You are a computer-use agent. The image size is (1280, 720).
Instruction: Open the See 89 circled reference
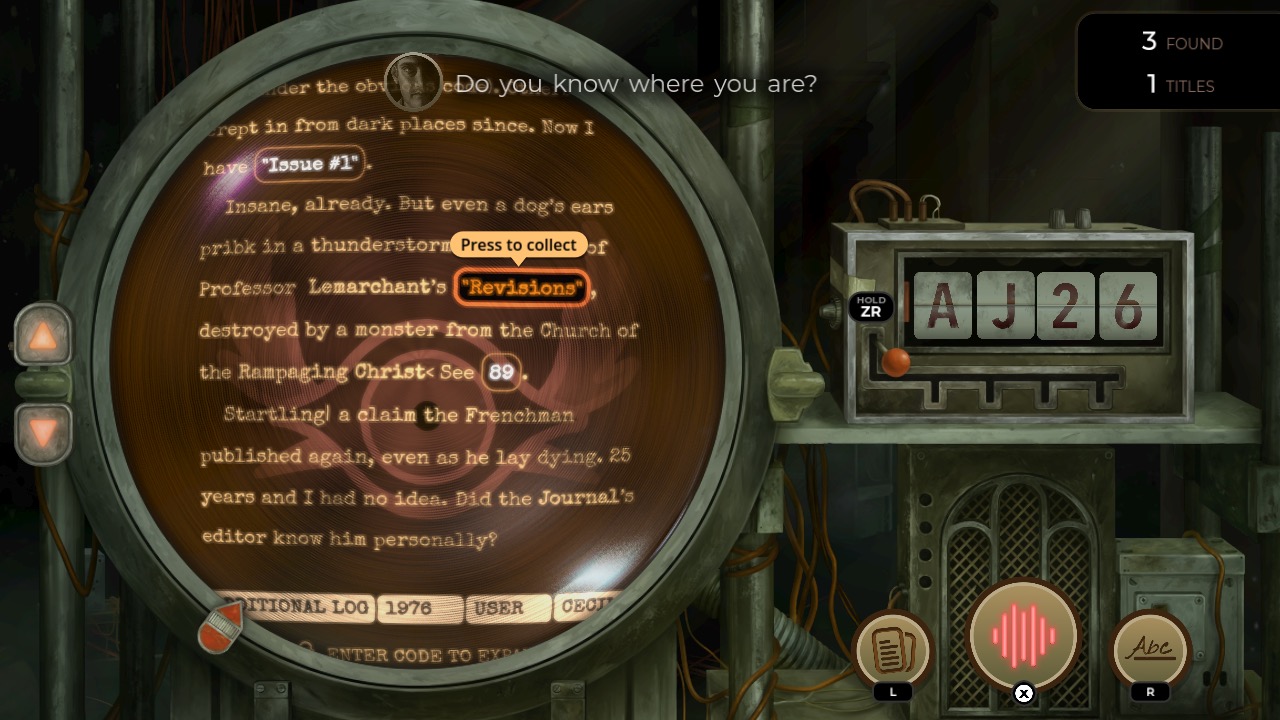pos(500,372)
